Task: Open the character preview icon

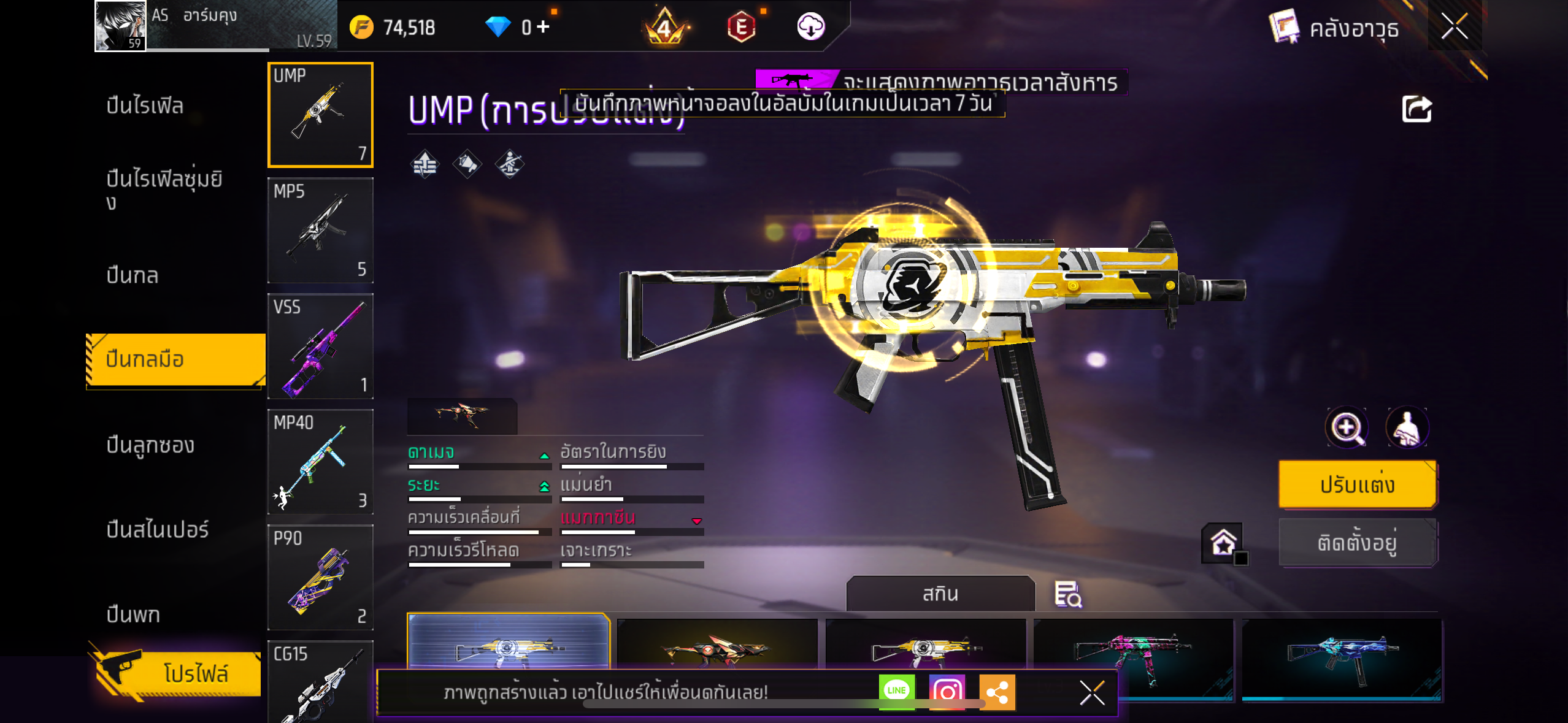Action: pos(1407,427)
